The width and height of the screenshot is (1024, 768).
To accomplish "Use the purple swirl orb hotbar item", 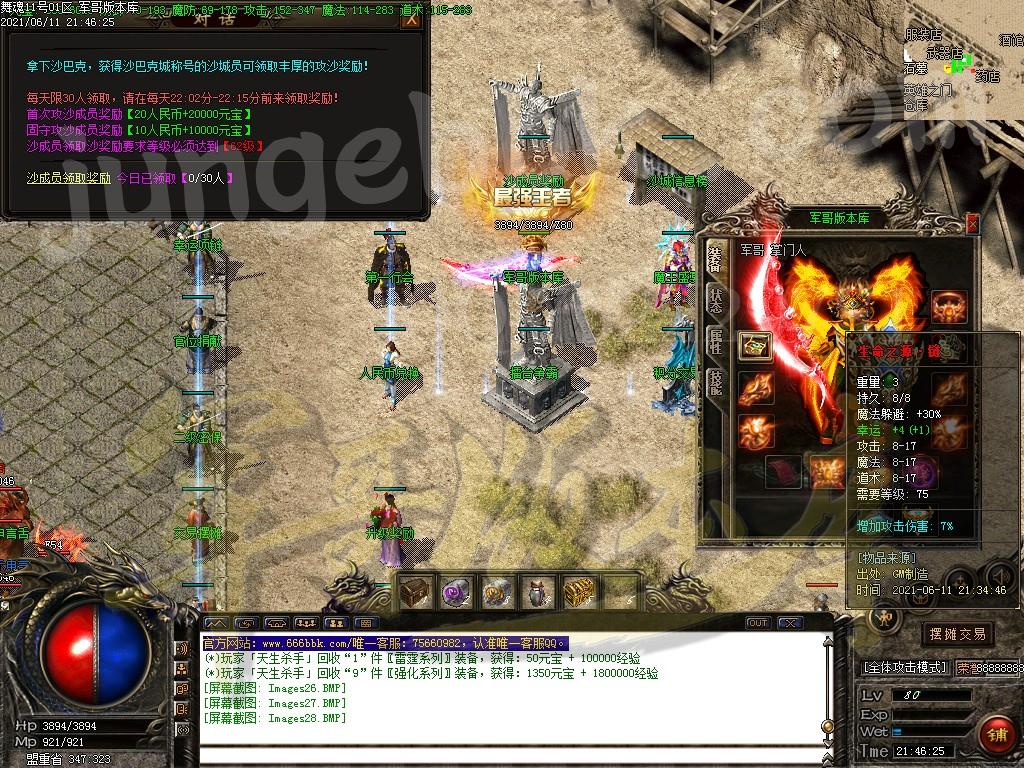I will [457, 592].
